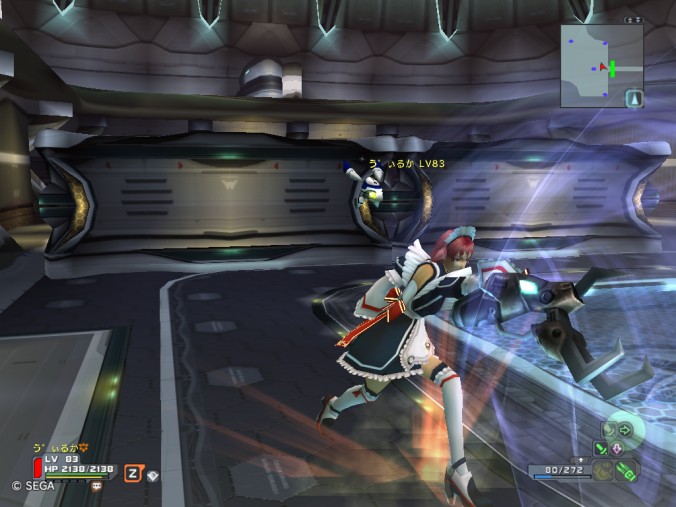Click the orange Z icon beside the HP bar
This screenshot has width=676, height=507.
tap(131, 473)
